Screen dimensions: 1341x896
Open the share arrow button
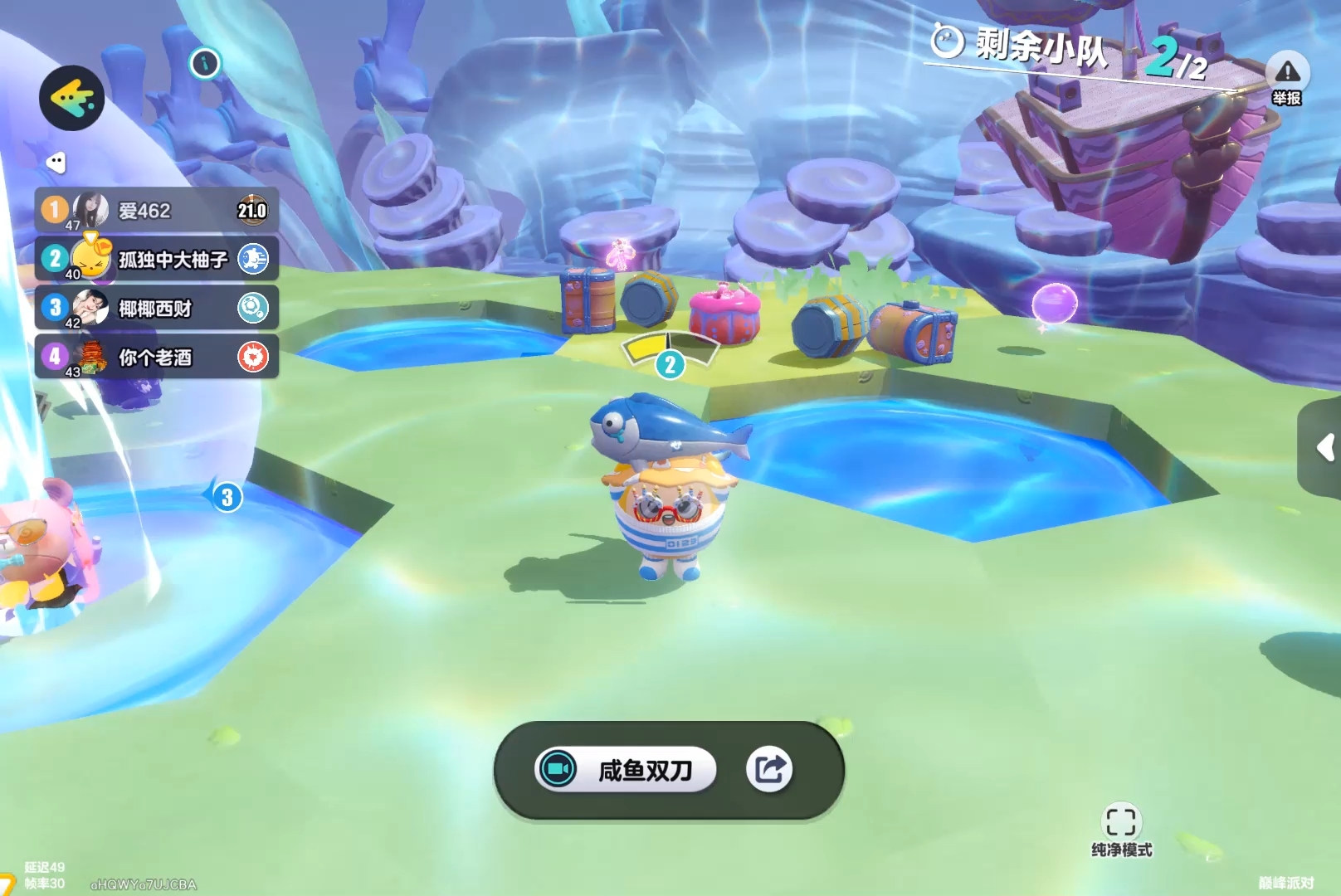[769, 770]
